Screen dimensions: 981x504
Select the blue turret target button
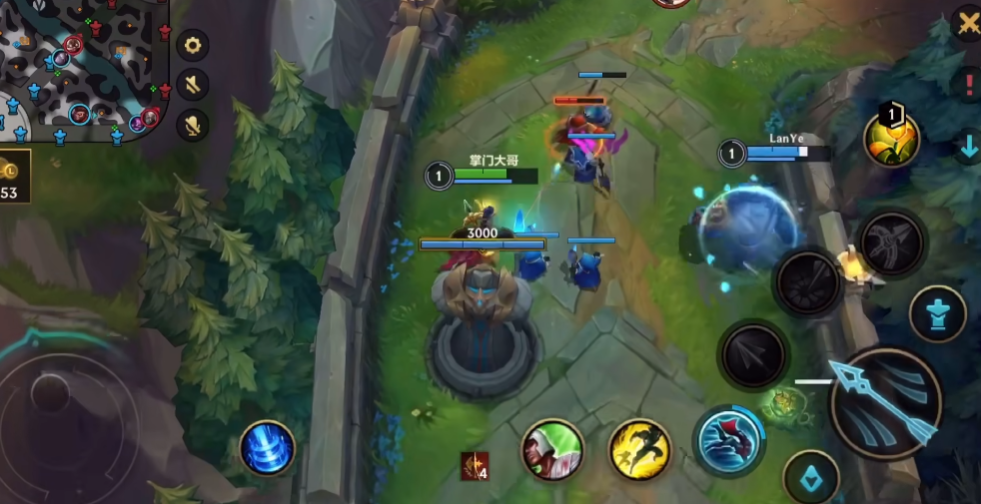tap(937, 314)
